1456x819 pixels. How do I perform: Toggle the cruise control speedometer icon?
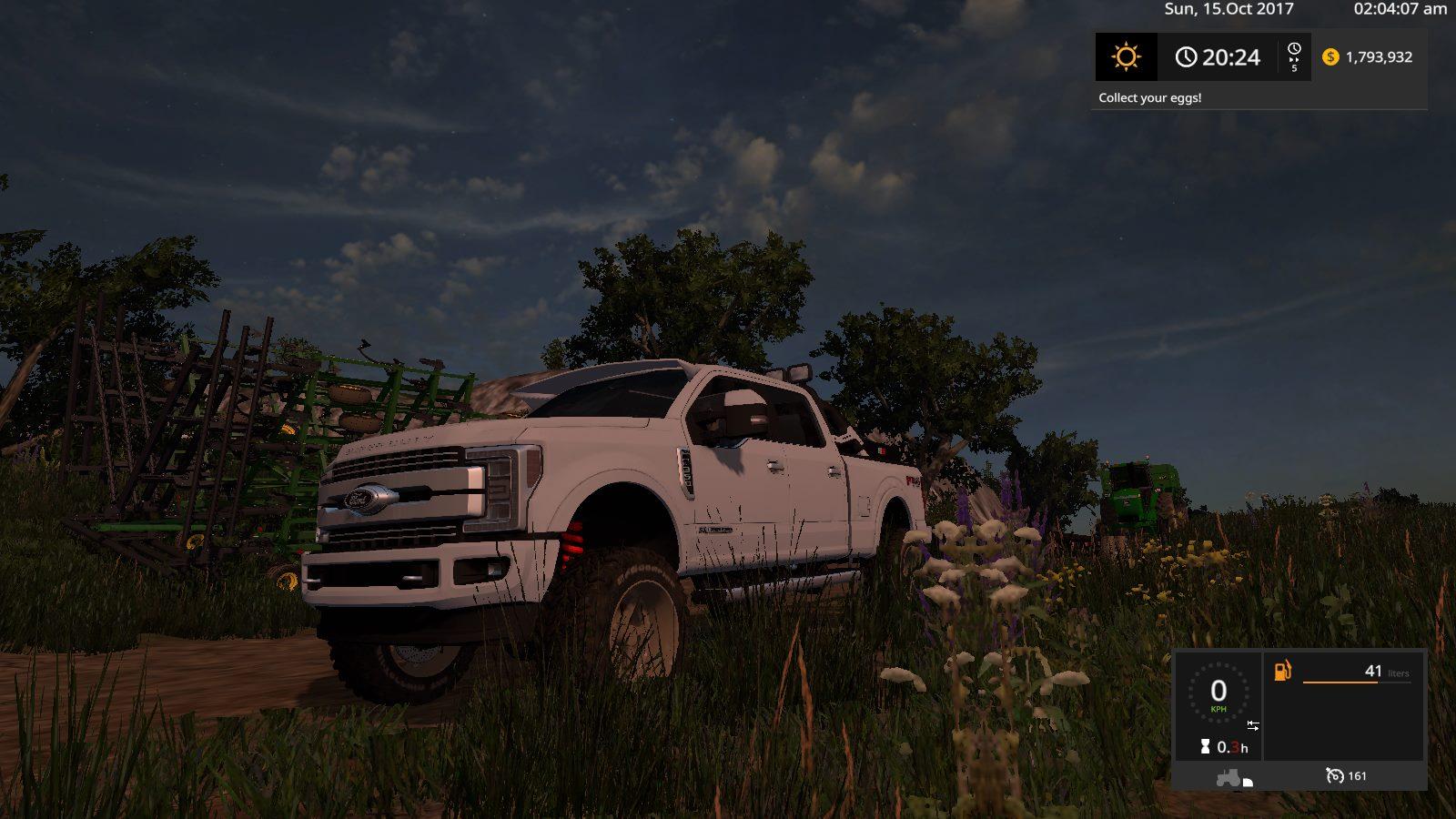point(1334,776)
